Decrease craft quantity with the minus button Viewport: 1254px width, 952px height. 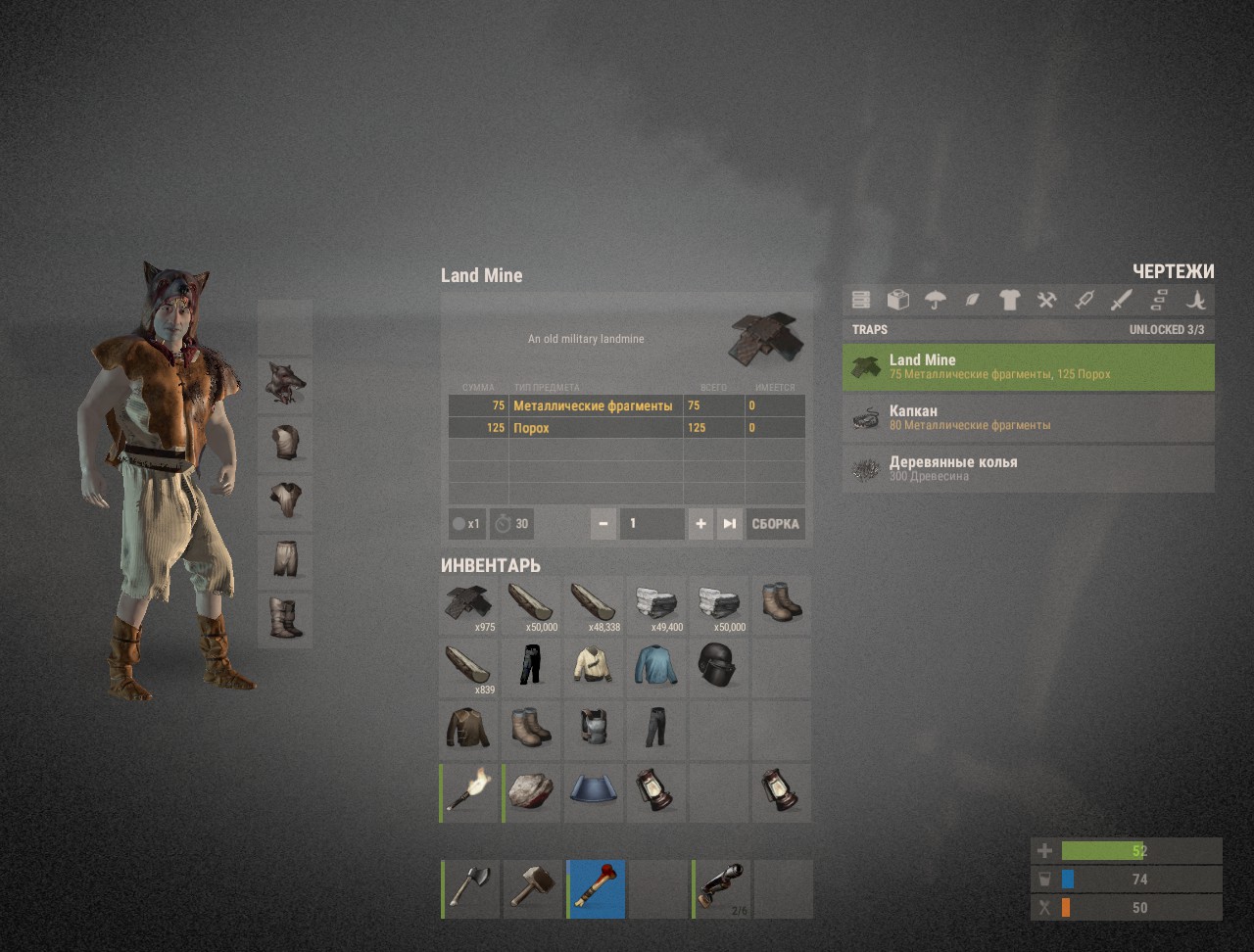pyautogui.click(x=603, y=524)
